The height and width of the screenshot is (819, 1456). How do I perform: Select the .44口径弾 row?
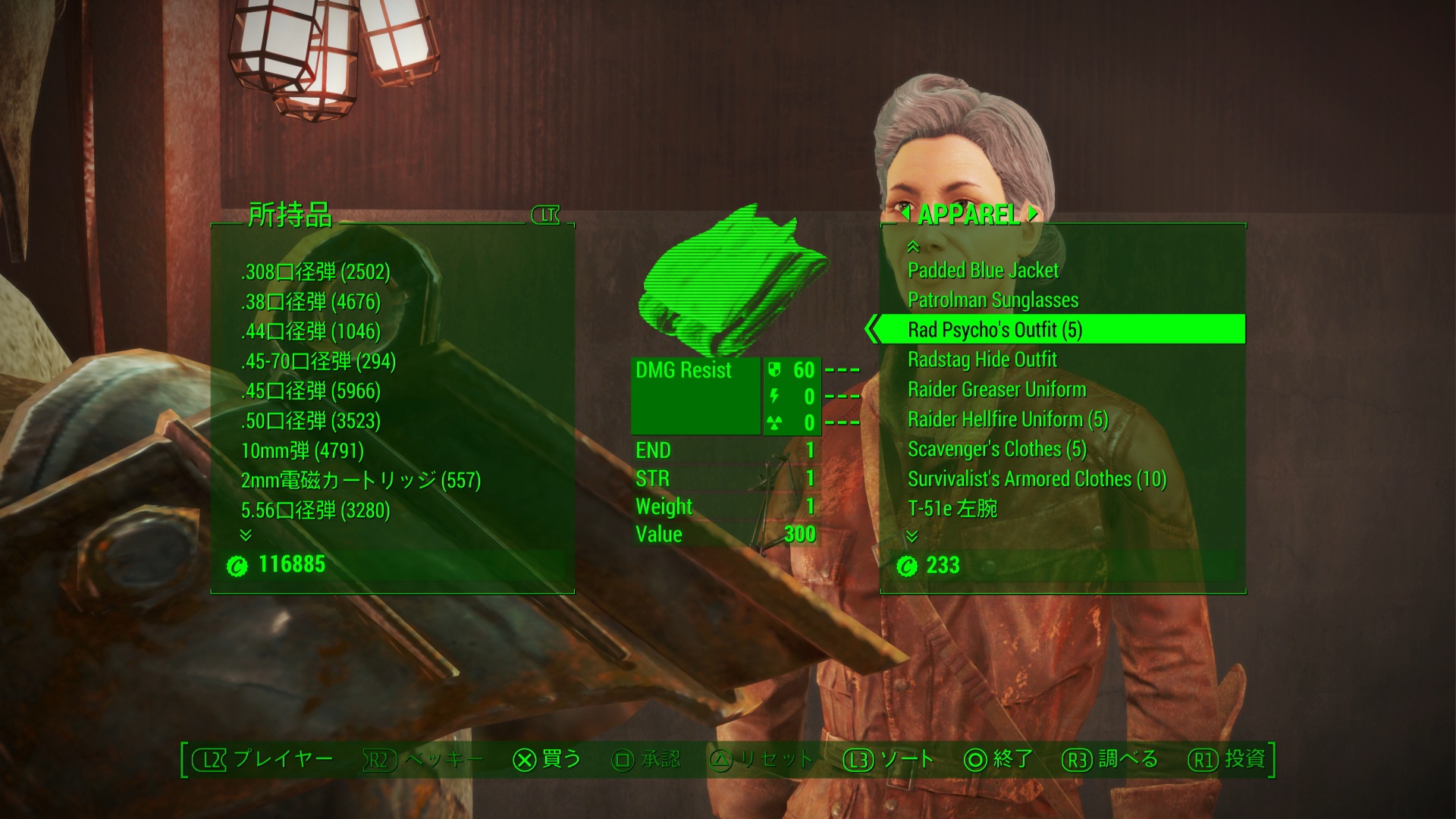[x=311, y=331]
